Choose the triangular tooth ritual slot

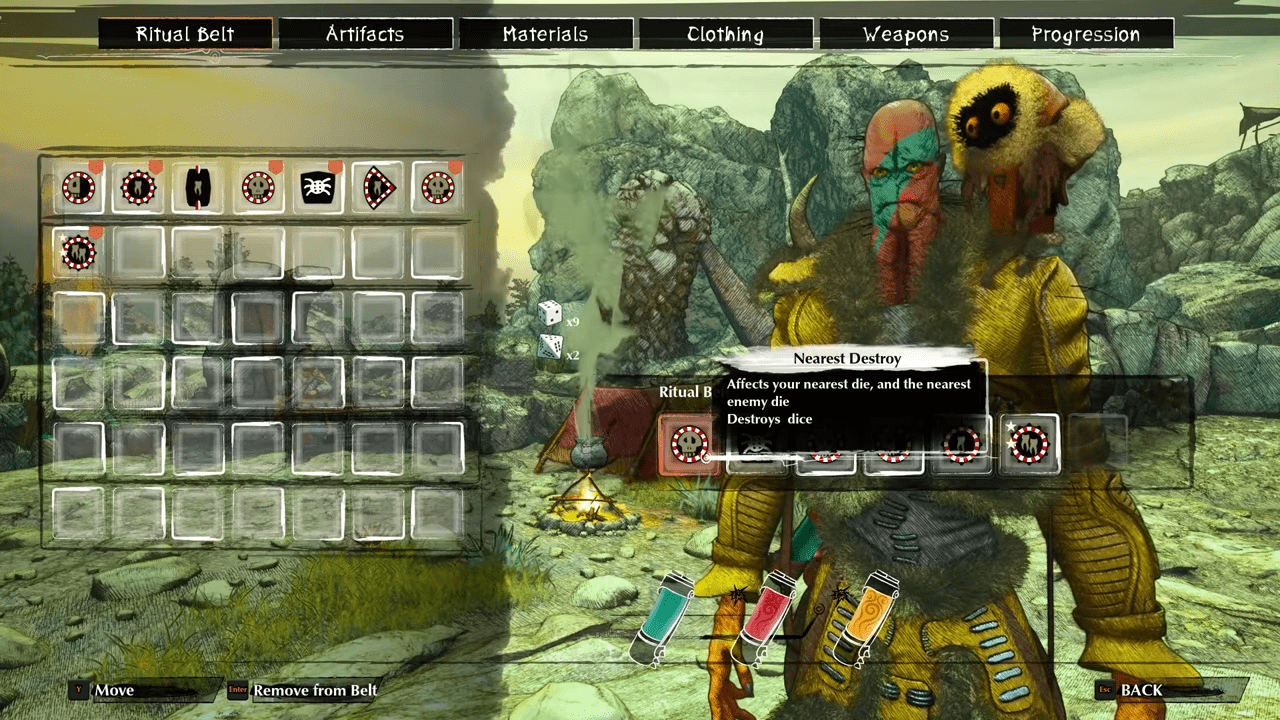(x=378, y=187)
